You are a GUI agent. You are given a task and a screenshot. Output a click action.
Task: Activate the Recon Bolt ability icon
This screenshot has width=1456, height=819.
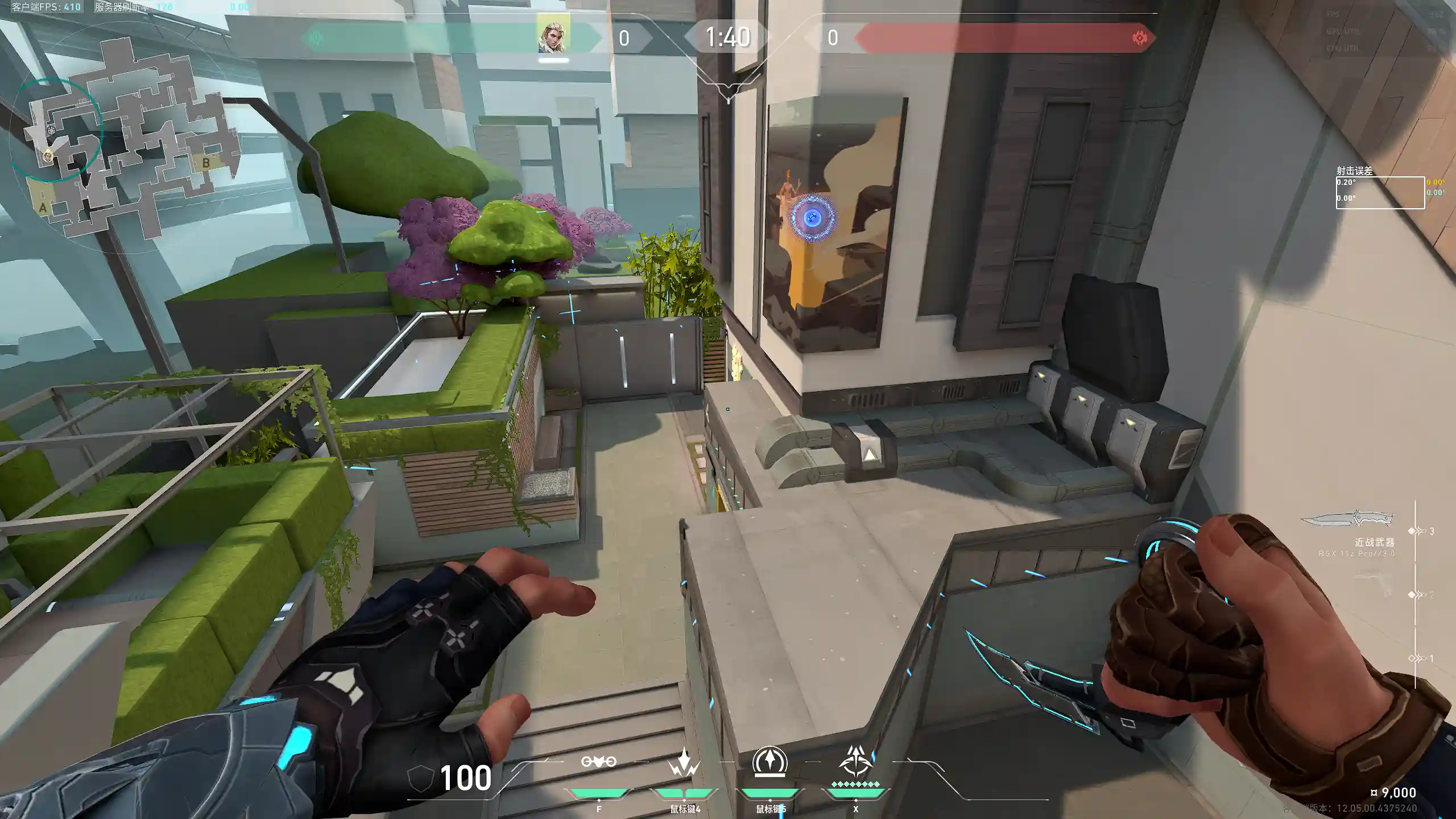[770, 762]
